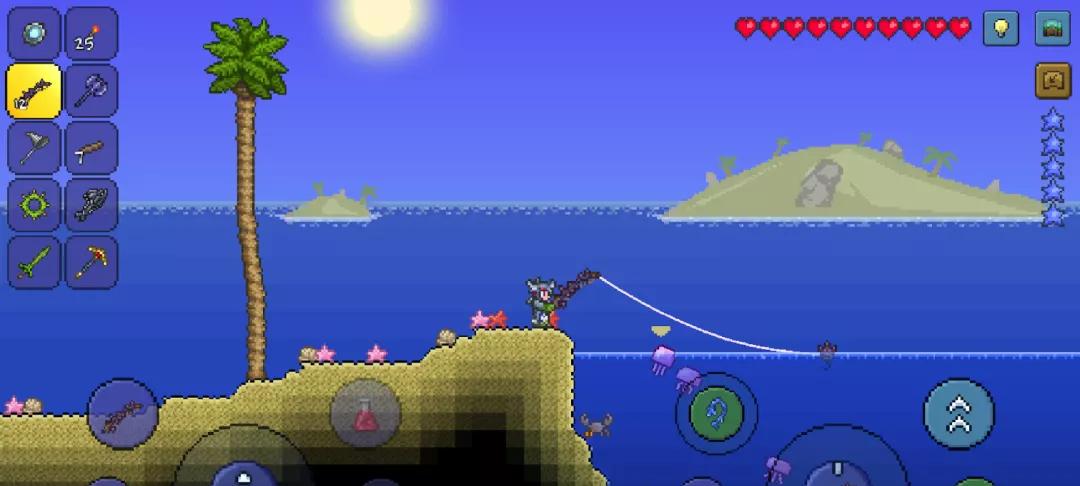The image size is (1080, 486).
Task: Open the world map button
Action: tap(1052, 28)
